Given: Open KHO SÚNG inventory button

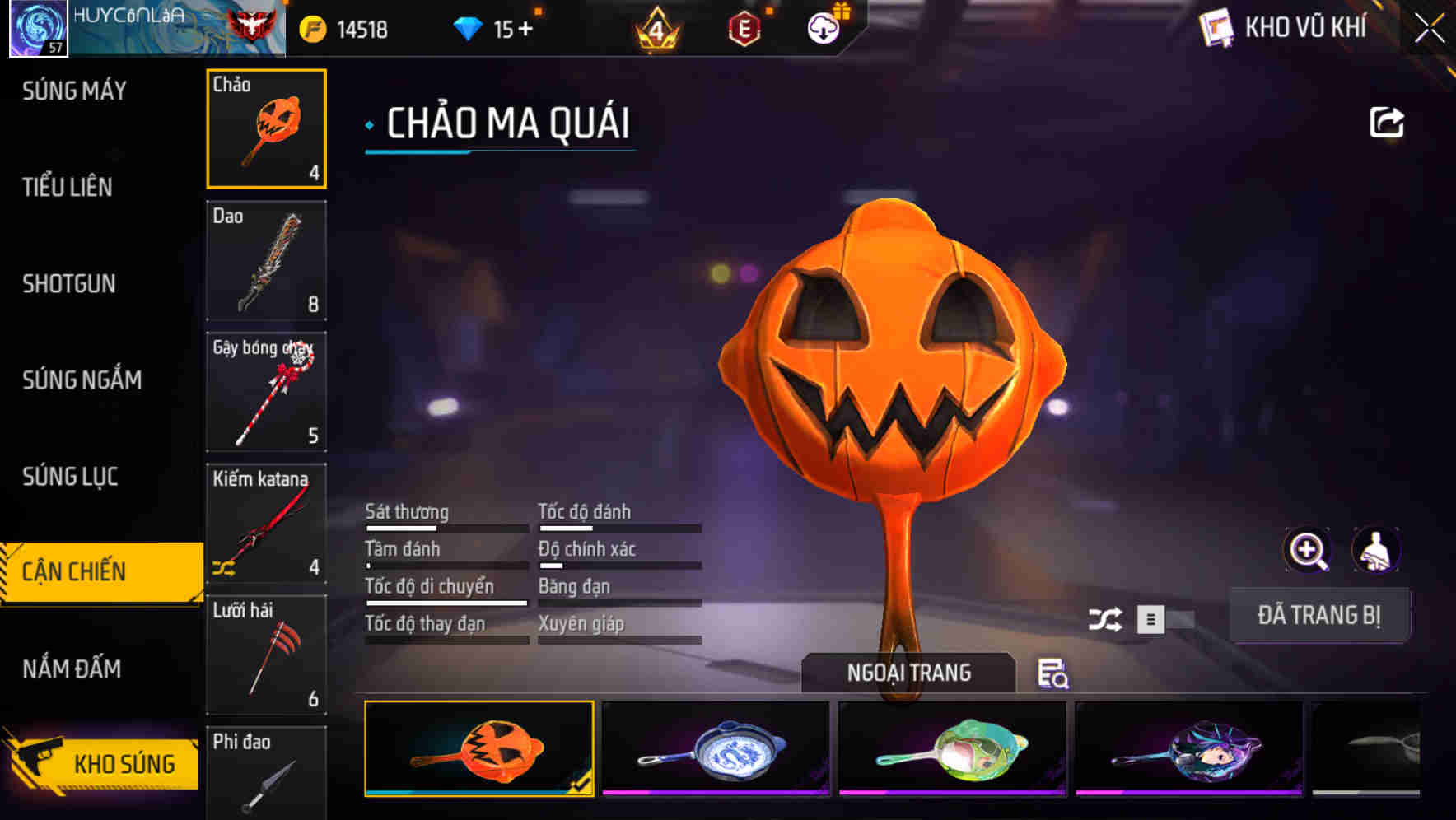Looking at the screenshot, I should point(124,762).
